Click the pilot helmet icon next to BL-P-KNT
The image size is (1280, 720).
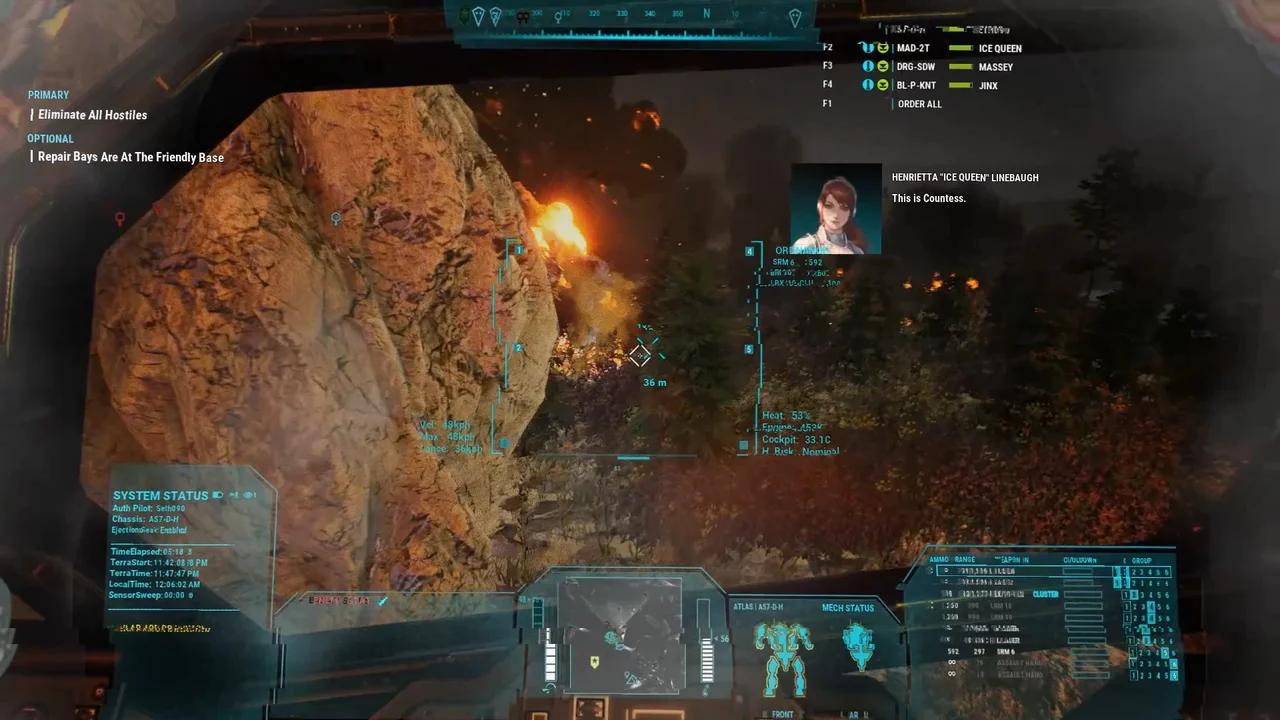click(x=868, y=85)
